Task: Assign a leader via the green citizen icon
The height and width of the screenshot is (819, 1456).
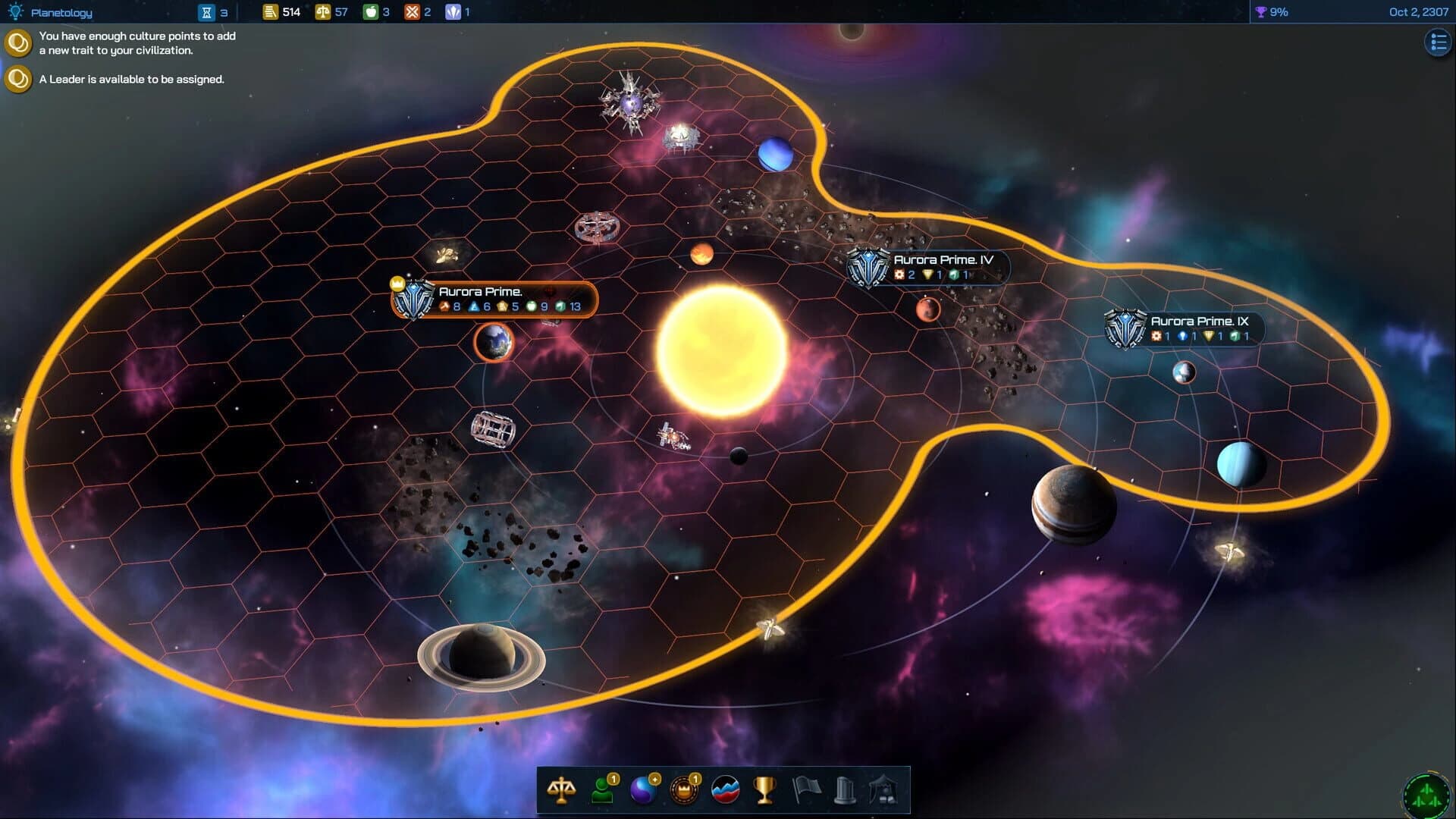Action: [x=601, y=789]
